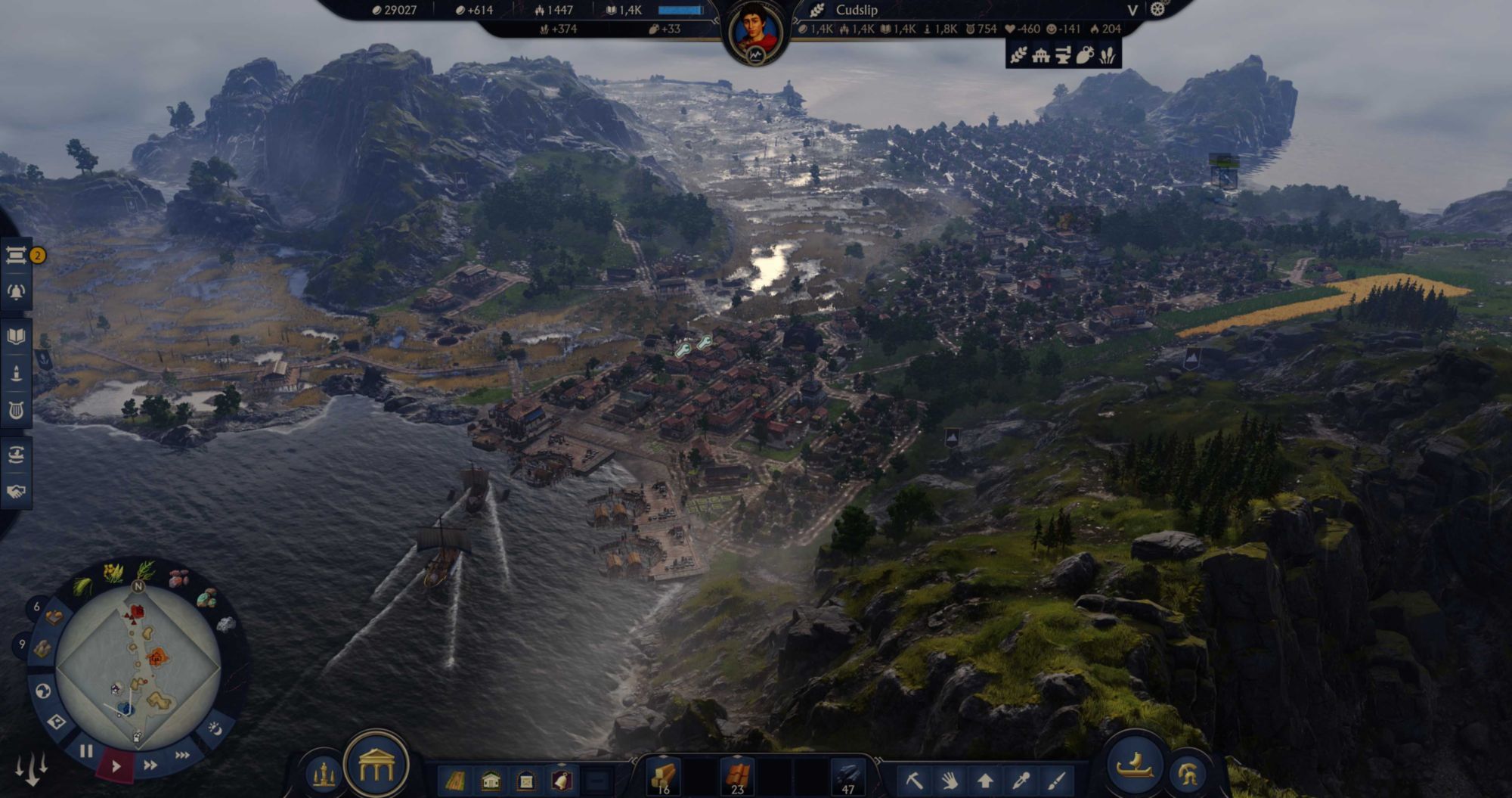Screen dimensions: 1512x798
Task: Open the settings gear menu
Action: pos(1157,9)
